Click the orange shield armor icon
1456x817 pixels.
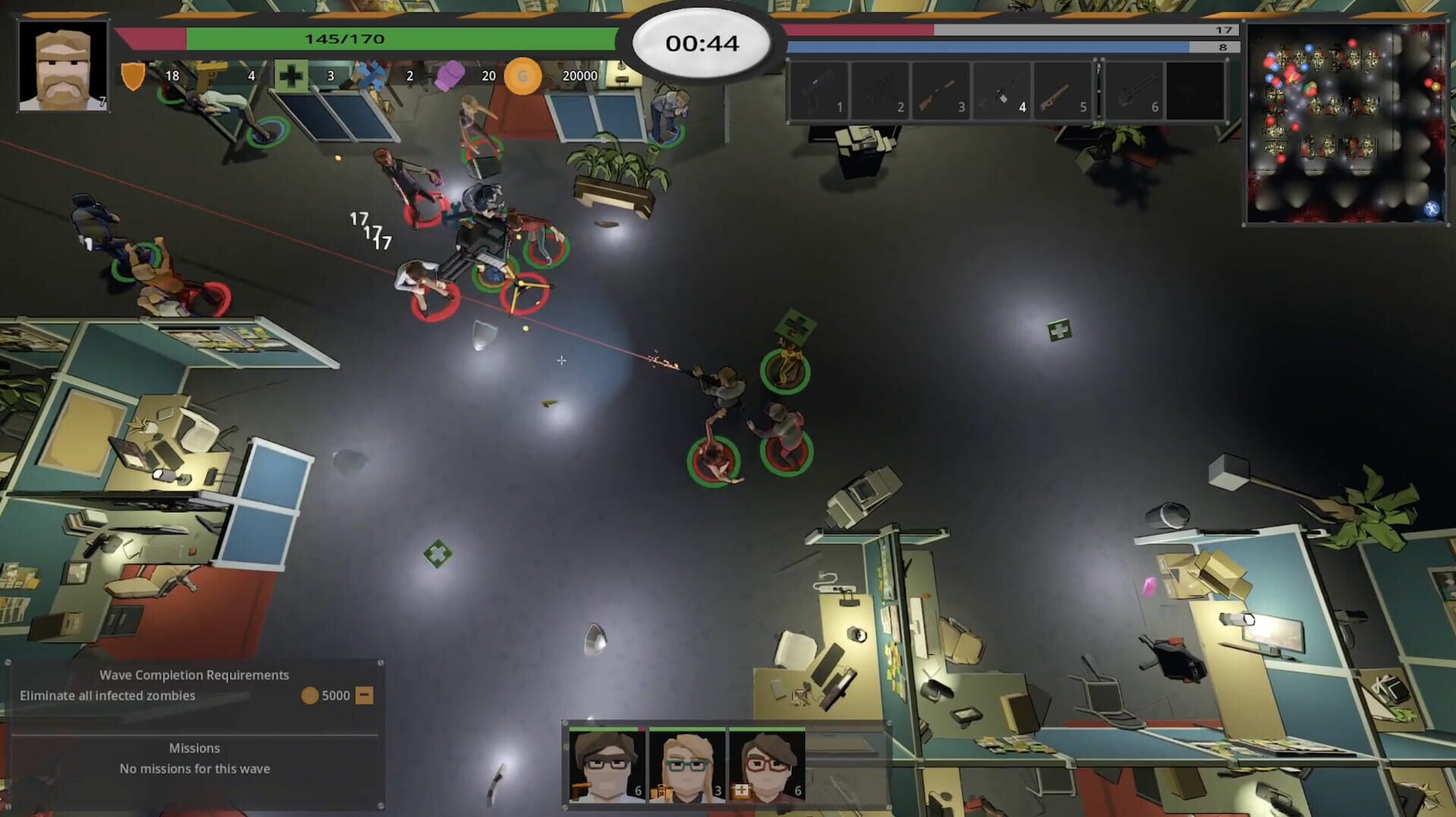click(133, 75)
